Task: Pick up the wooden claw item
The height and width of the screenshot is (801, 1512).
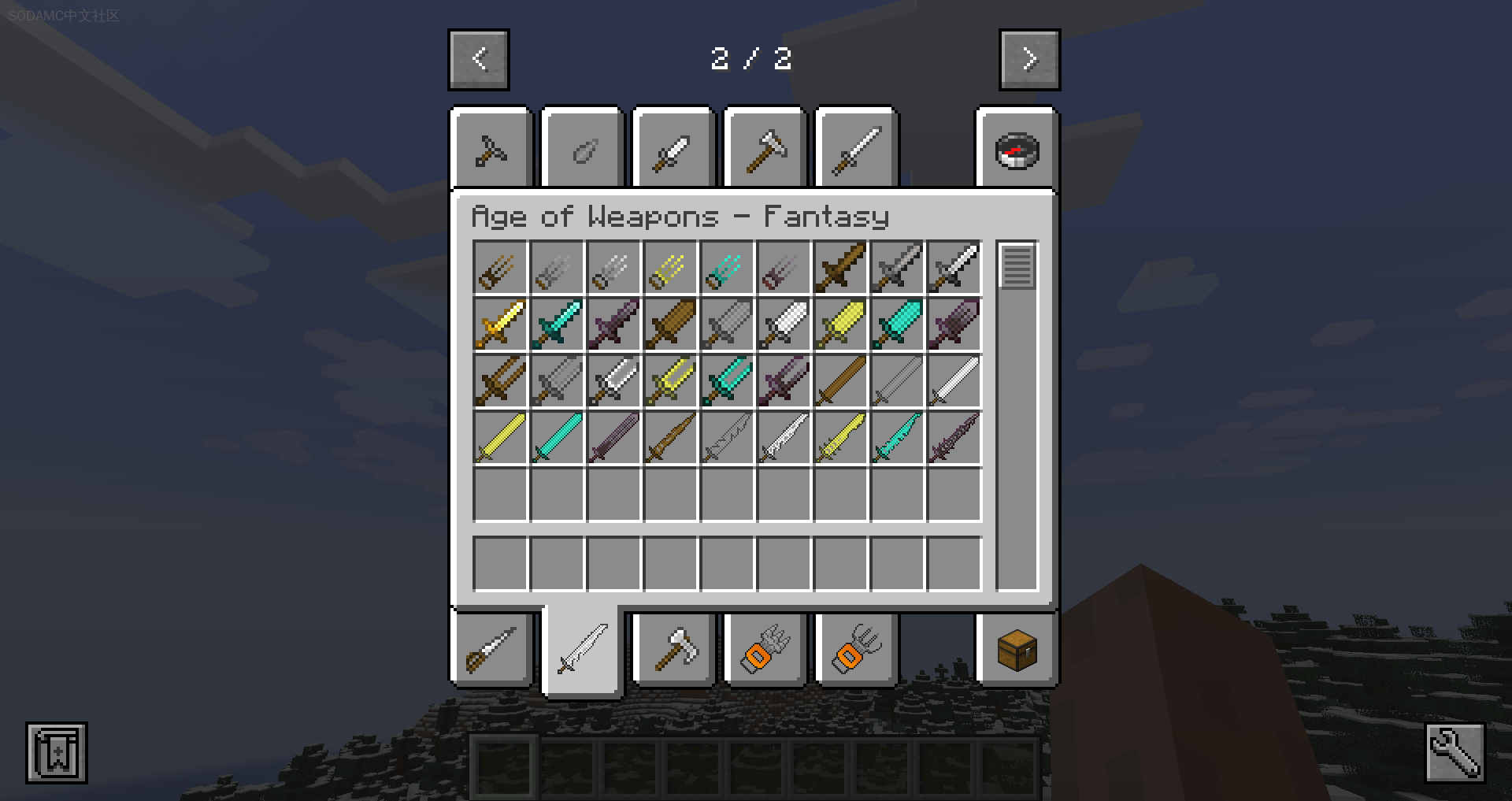Action: [x=500, y=269]
